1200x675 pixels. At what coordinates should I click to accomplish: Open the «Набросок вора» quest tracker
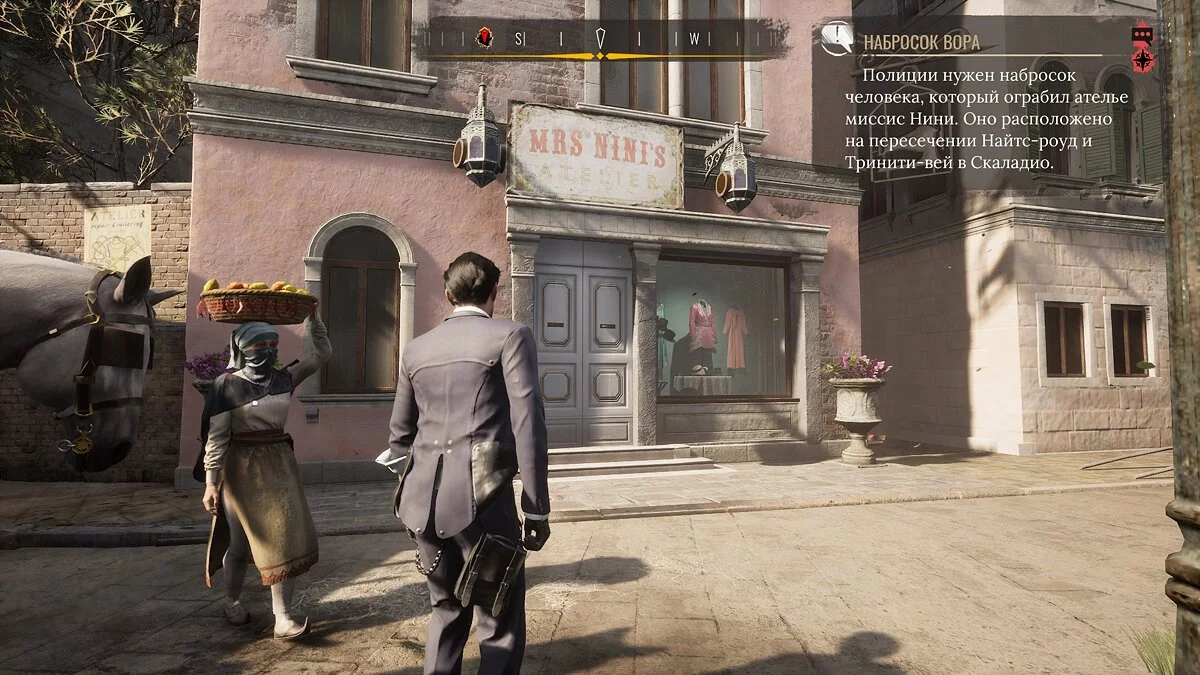920,42
